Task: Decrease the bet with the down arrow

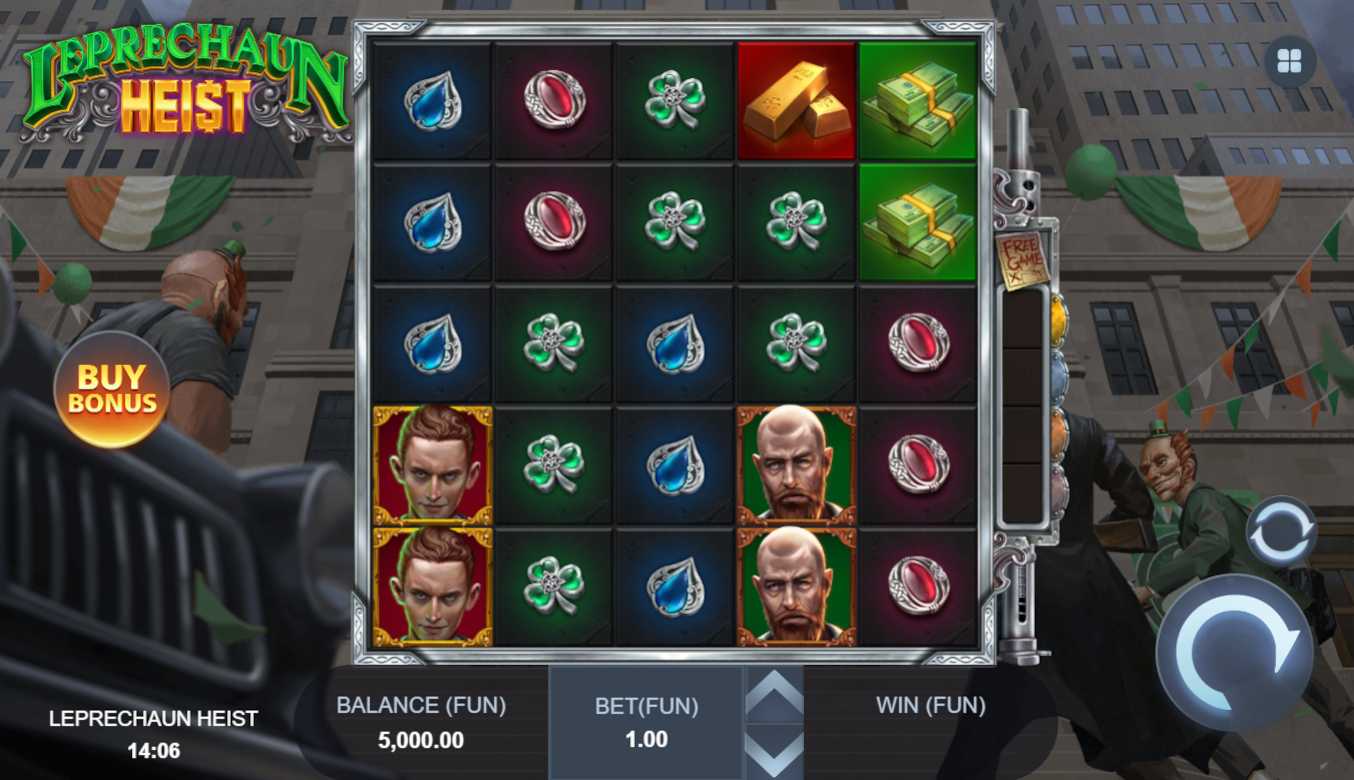Action: pos(774,752)
